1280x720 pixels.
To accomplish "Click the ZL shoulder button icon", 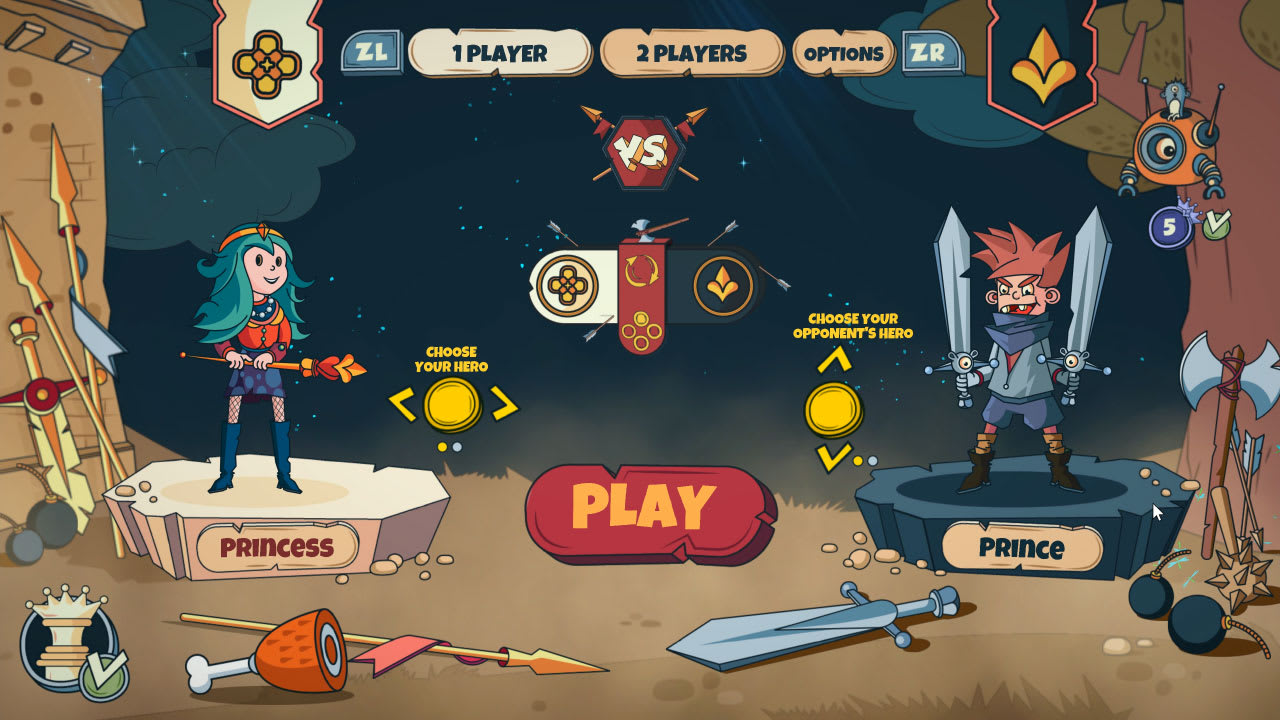I will 372,53.
